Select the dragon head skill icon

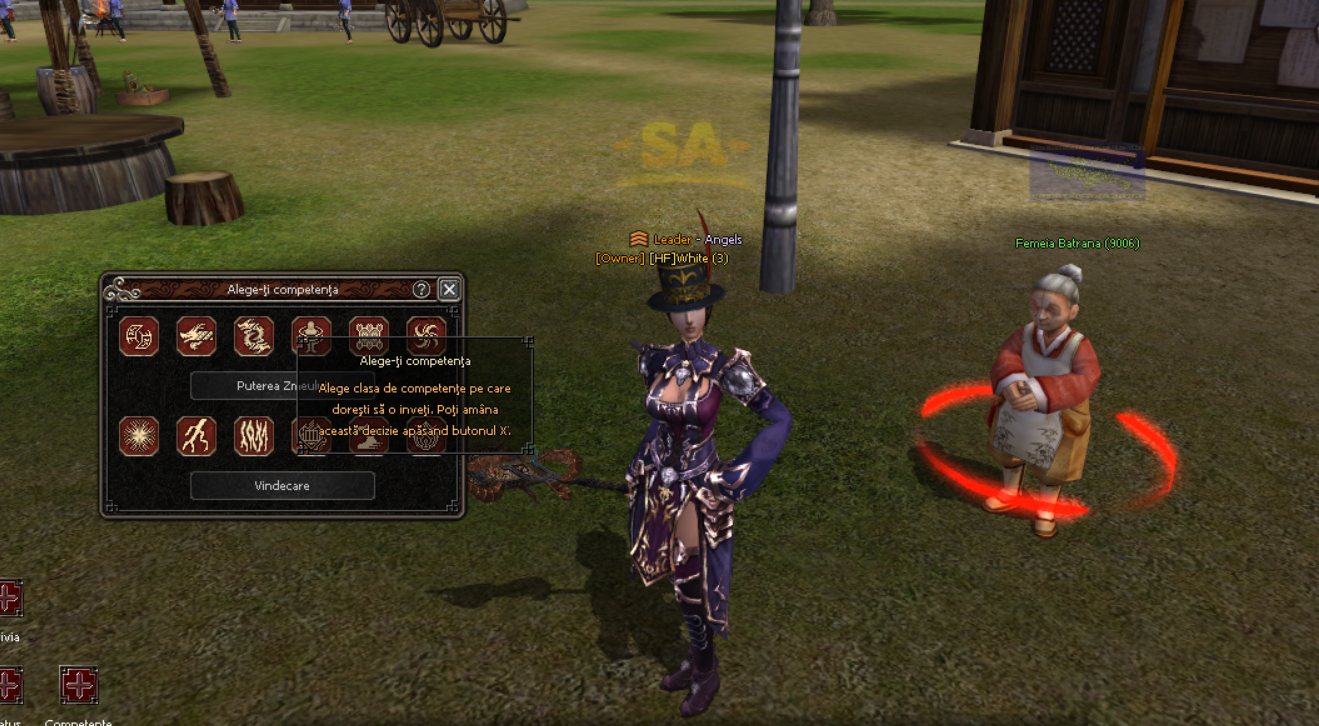tap(196, 336)
